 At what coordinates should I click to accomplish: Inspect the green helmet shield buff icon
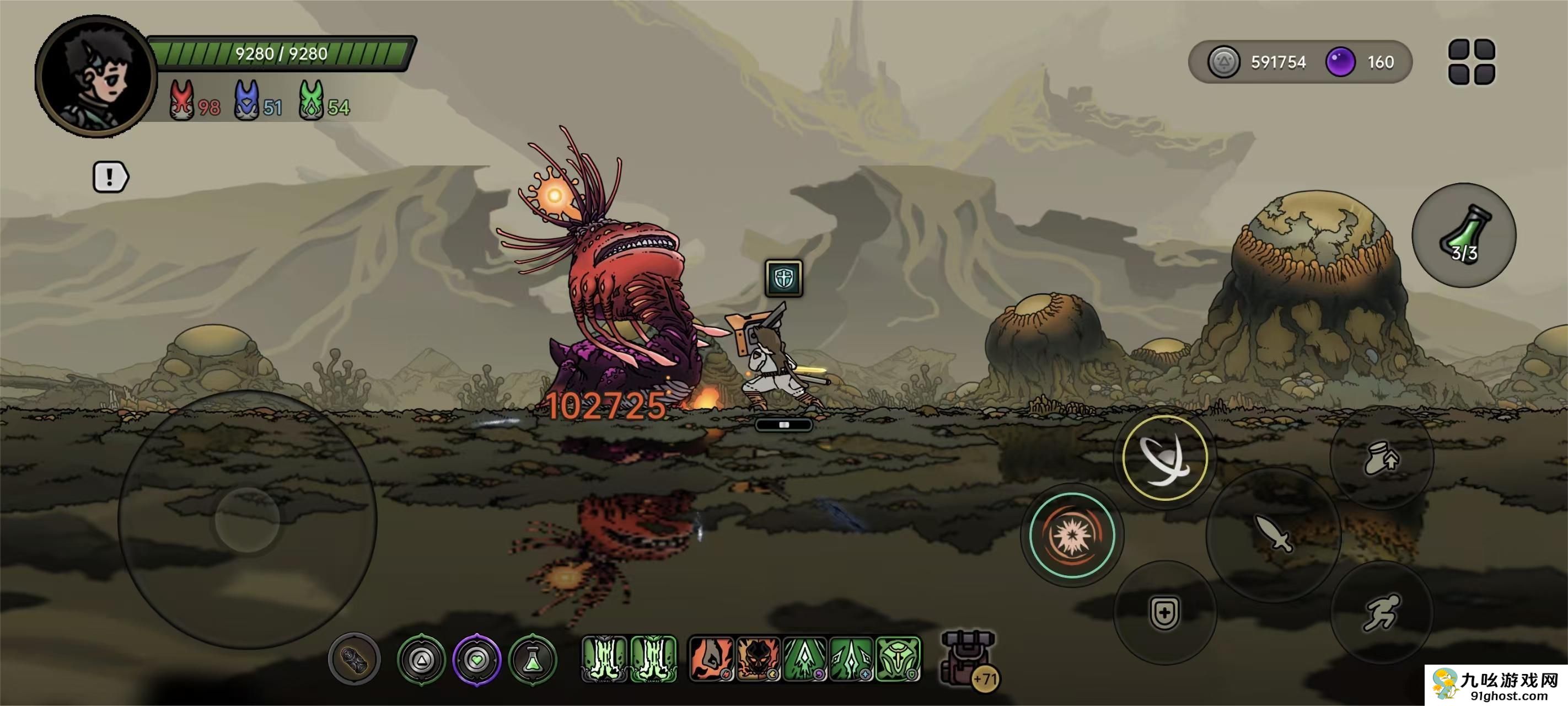tap(898, 659)
